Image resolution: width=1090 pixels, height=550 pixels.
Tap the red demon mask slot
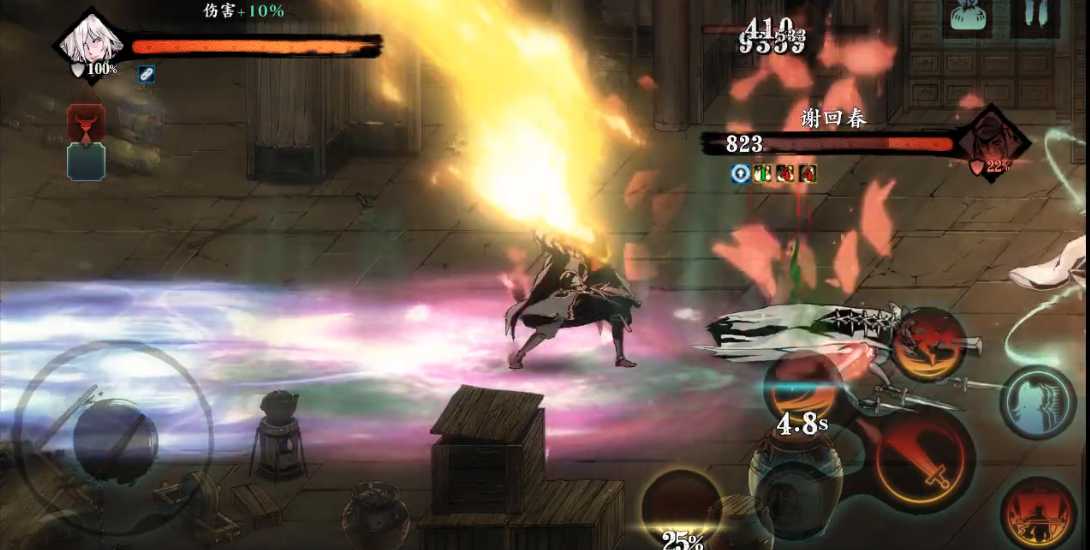86,123
